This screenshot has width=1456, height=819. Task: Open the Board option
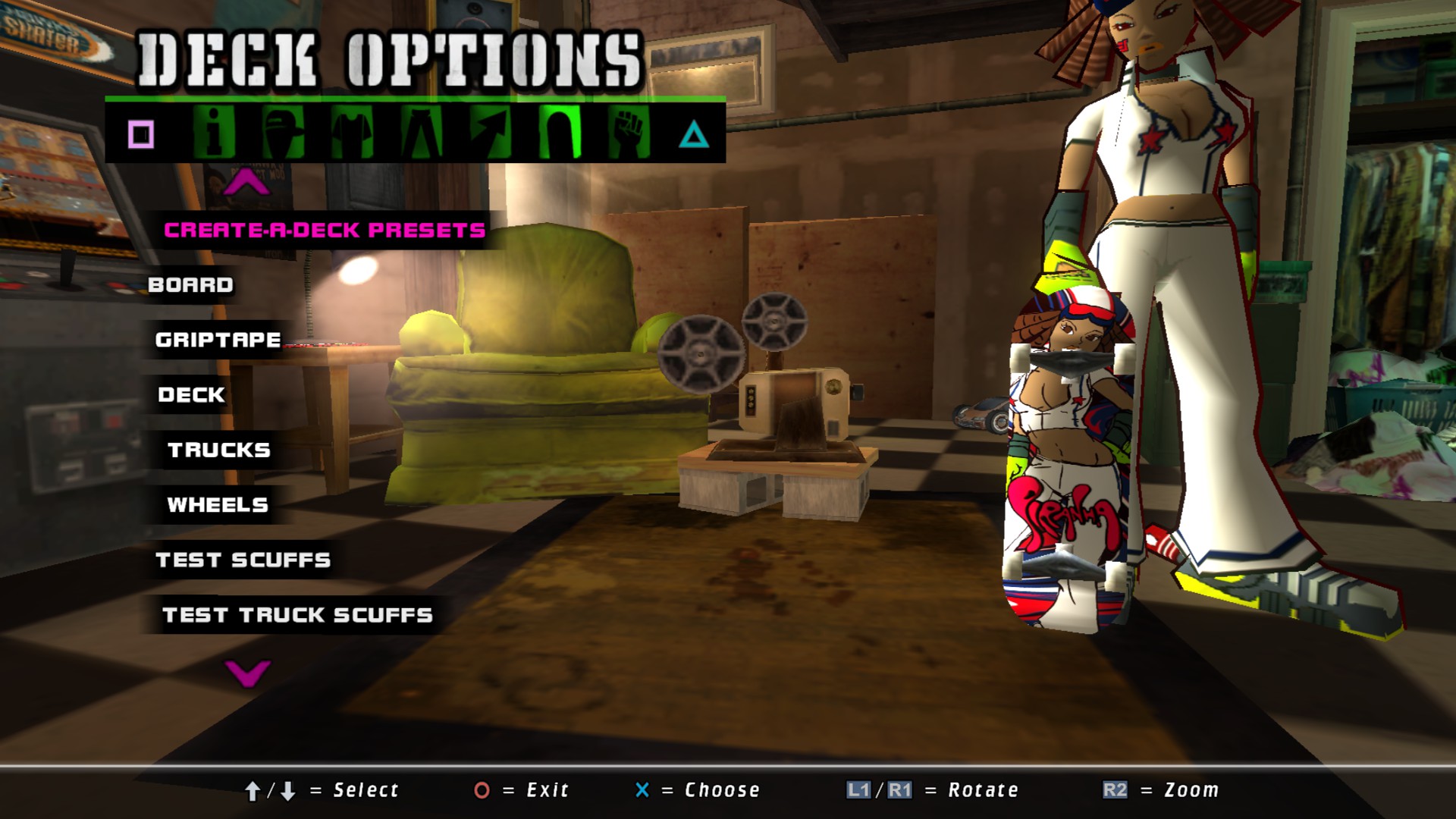[x=190, y=285]
